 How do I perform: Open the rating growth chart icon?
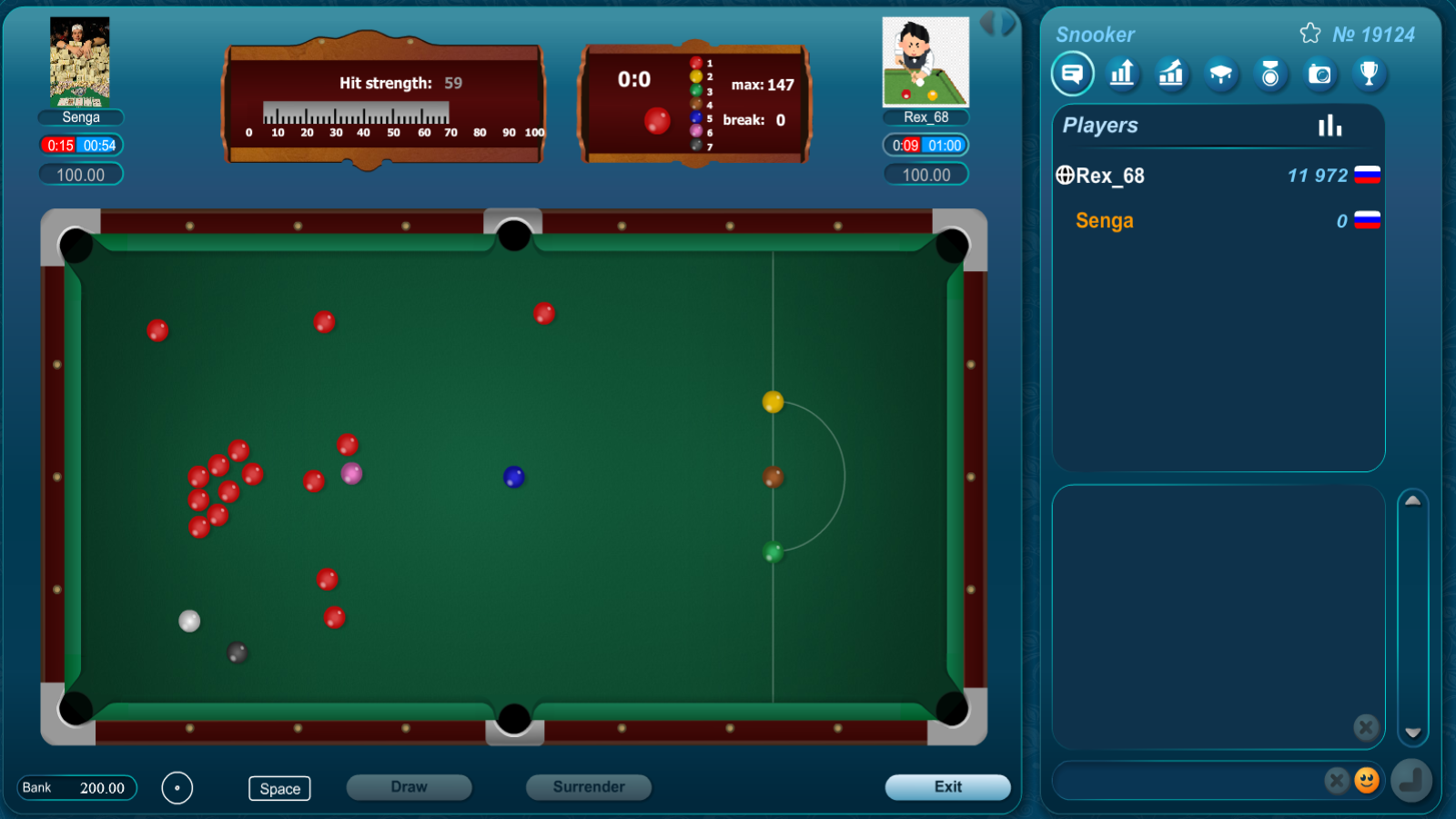tap(1171, 74)
